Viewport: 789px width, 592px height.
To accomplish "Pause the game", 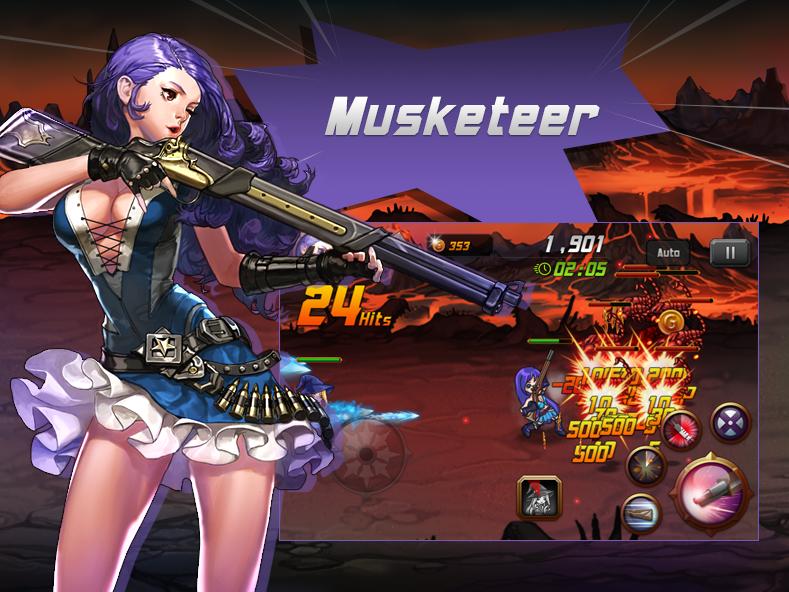I will 730,253.
